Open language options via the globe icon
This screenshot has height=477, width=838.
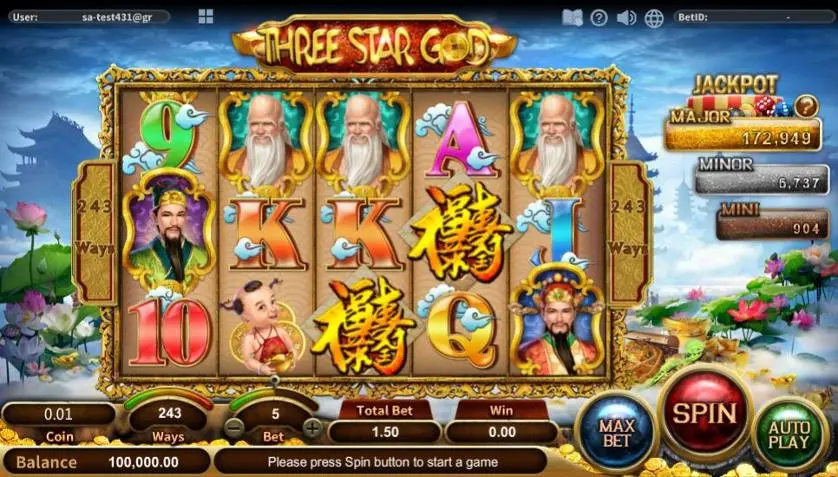654,17
